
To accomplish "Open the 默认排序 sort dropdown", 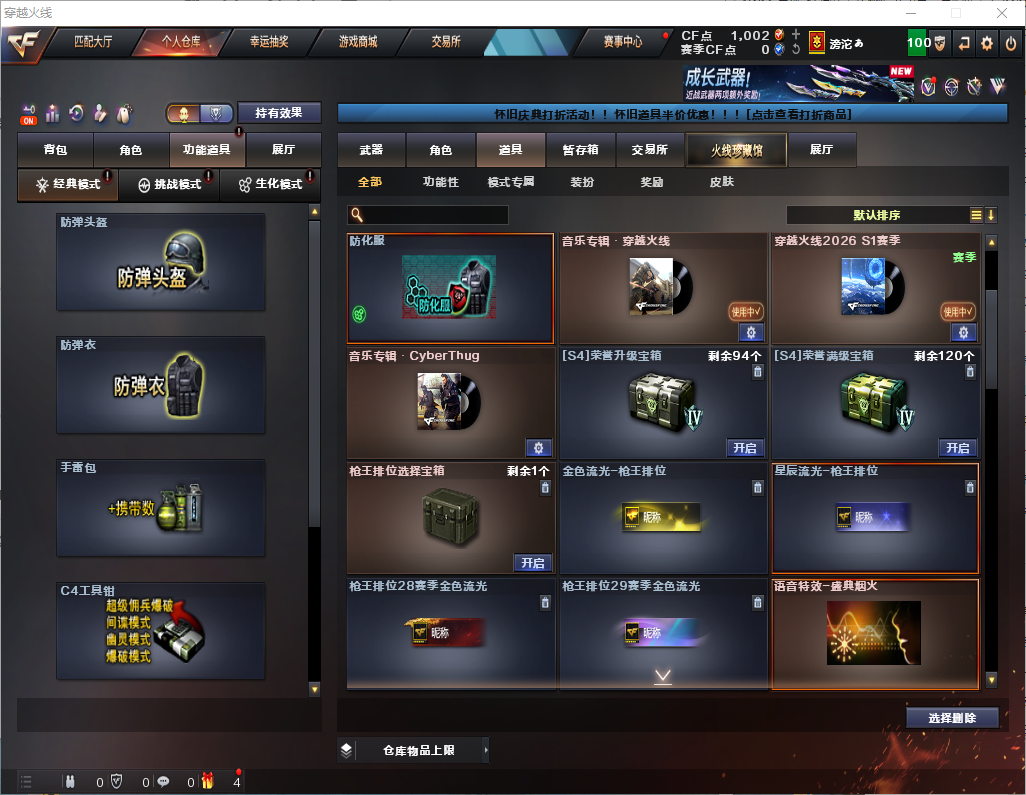I will [878, 215].
